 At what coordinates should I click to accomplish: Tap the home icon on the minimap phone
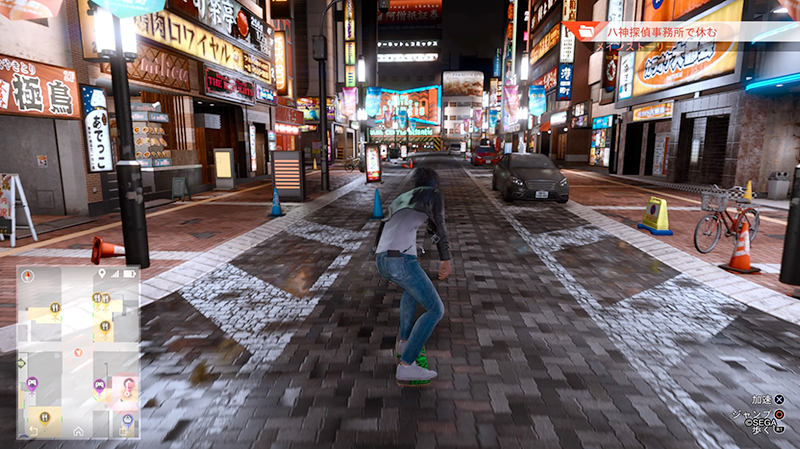click(78, 430)
